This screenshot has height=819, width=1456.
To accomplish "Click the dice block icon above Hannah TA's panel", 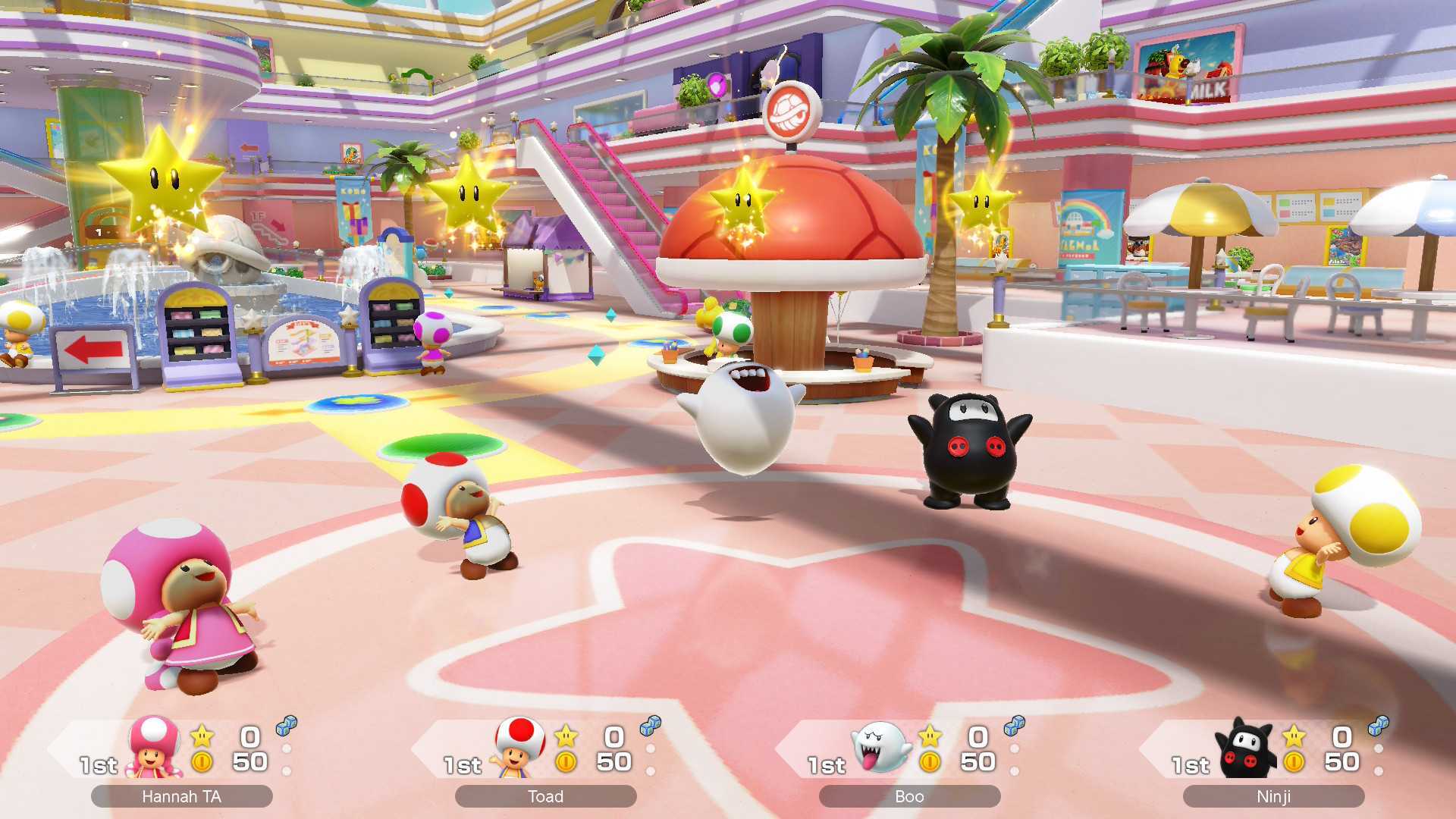I will point(284,726).
